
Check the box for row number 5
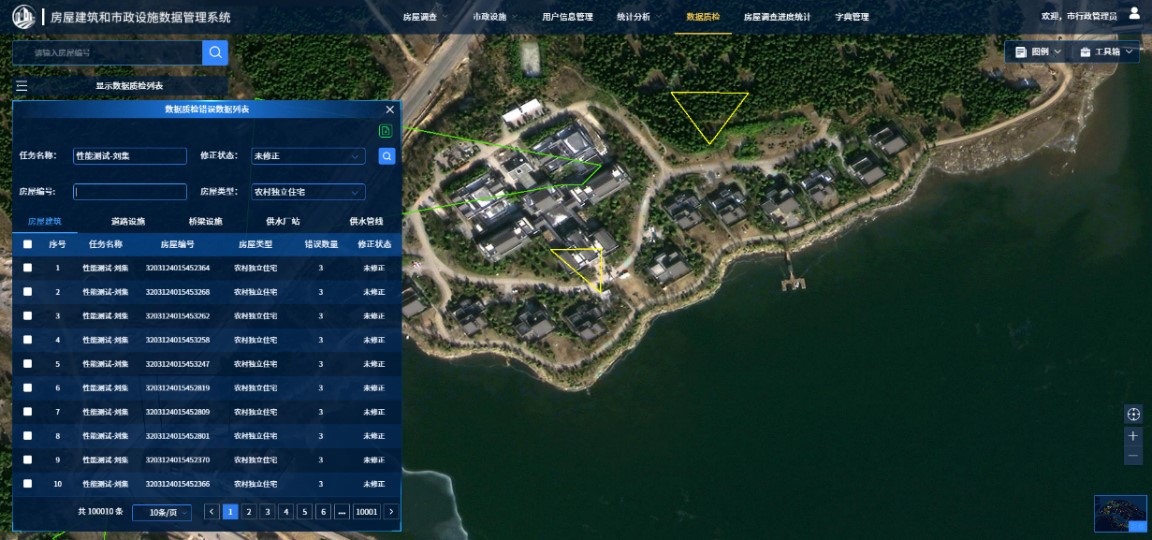(28, 364)
